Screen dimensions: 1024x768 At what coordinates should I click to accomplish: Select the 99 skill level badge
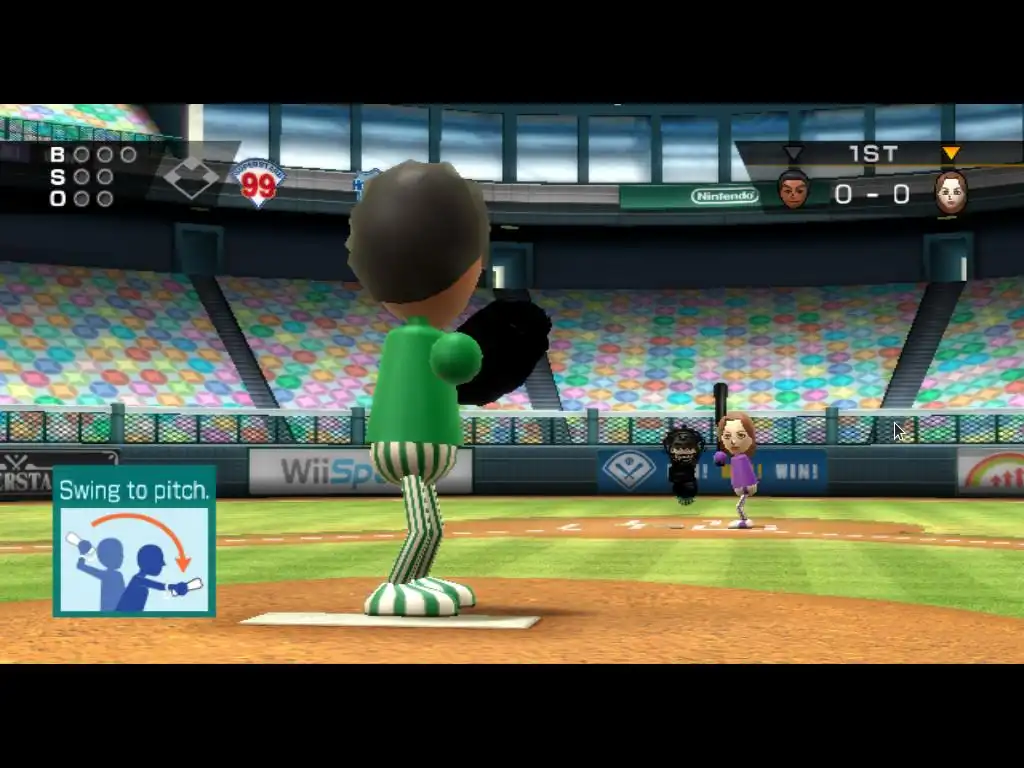tap(258, 183)
